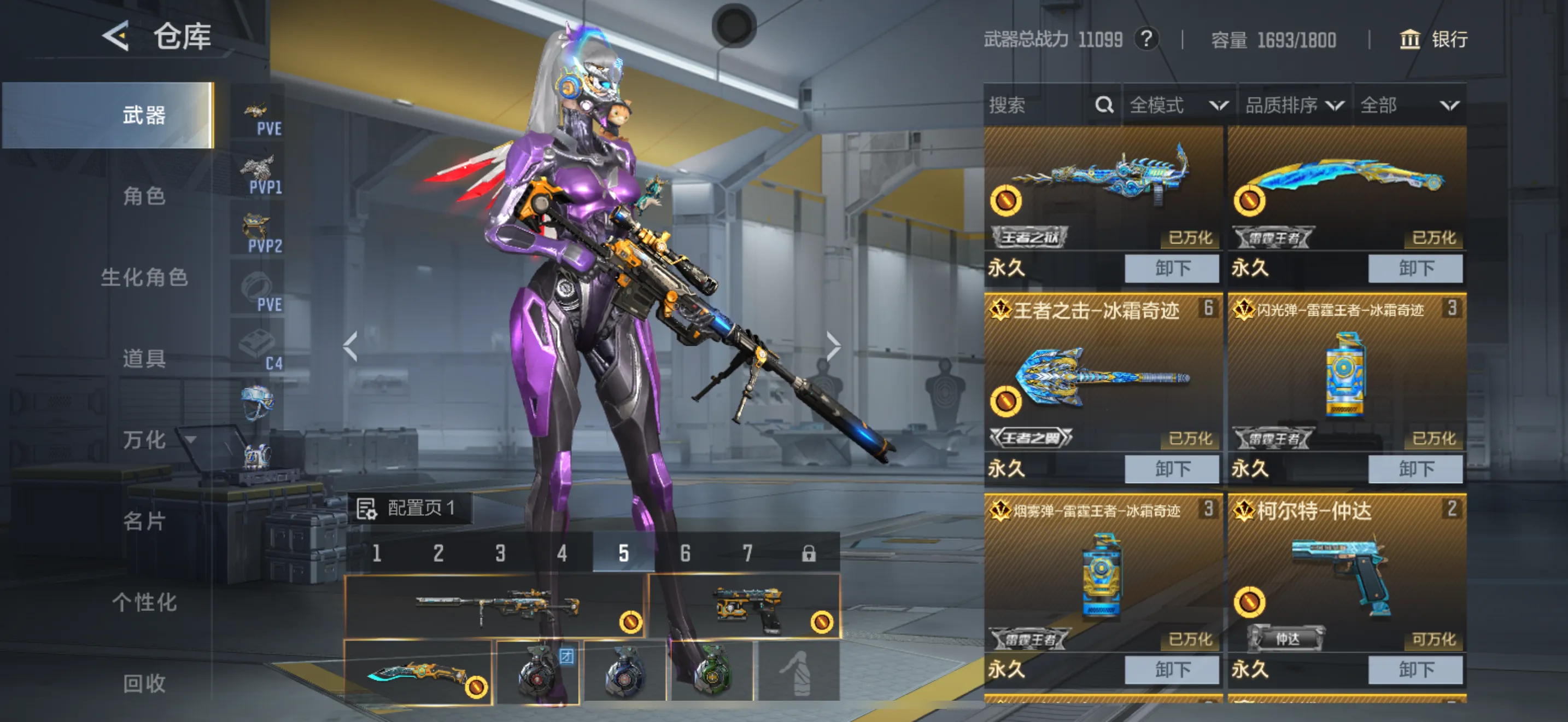Viewport: 1568px width, 722px height.
Task: Open the 品质排序 sort dropdown
Action: [x=1294, y=106]
